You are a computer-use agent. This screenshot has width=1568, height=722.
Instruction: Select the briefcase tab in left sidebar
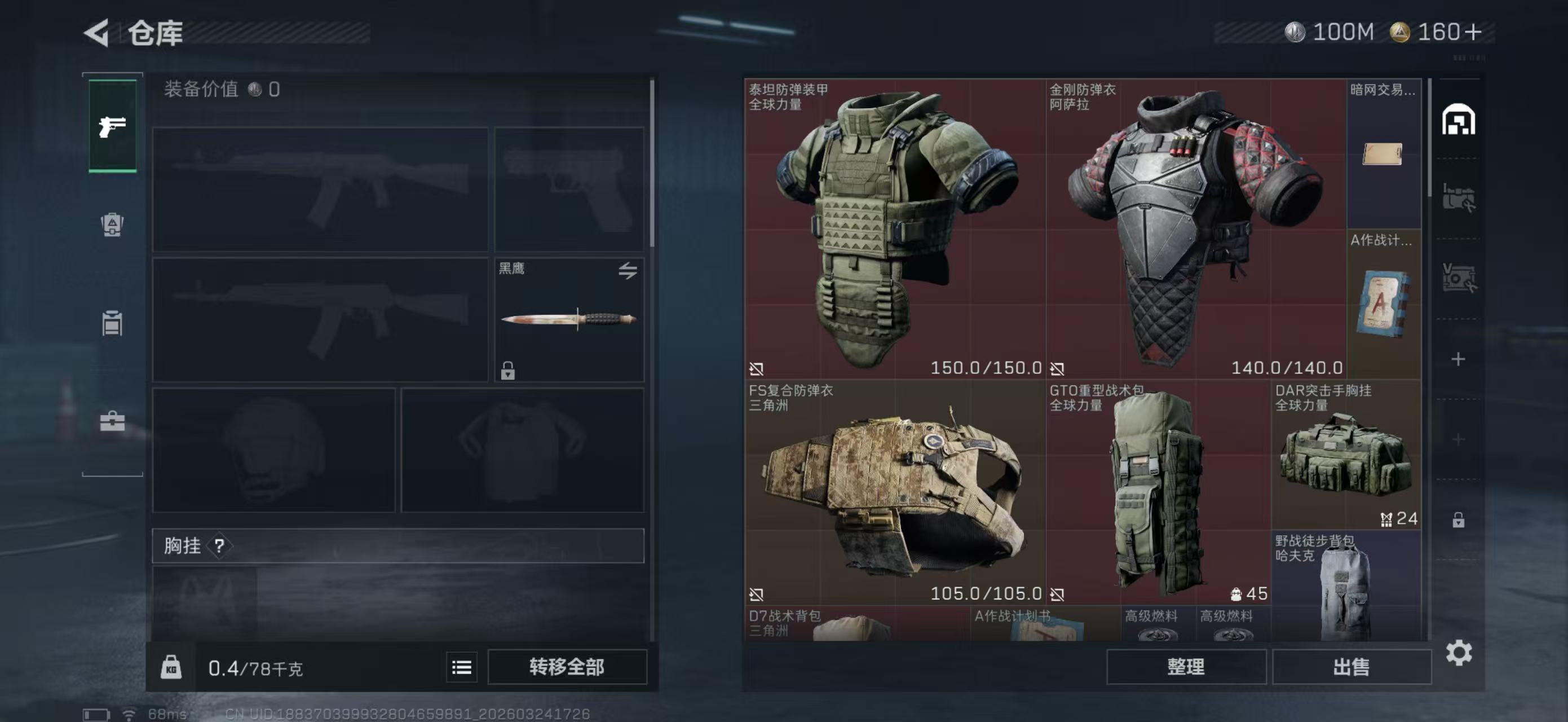click(112, 421)
